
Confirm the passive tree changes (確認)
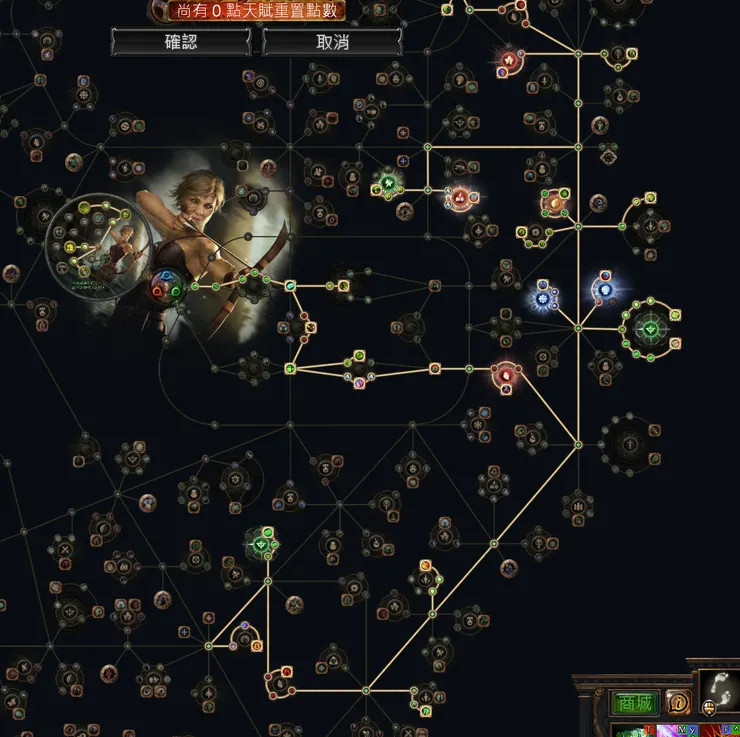click(x=182, y=42)
